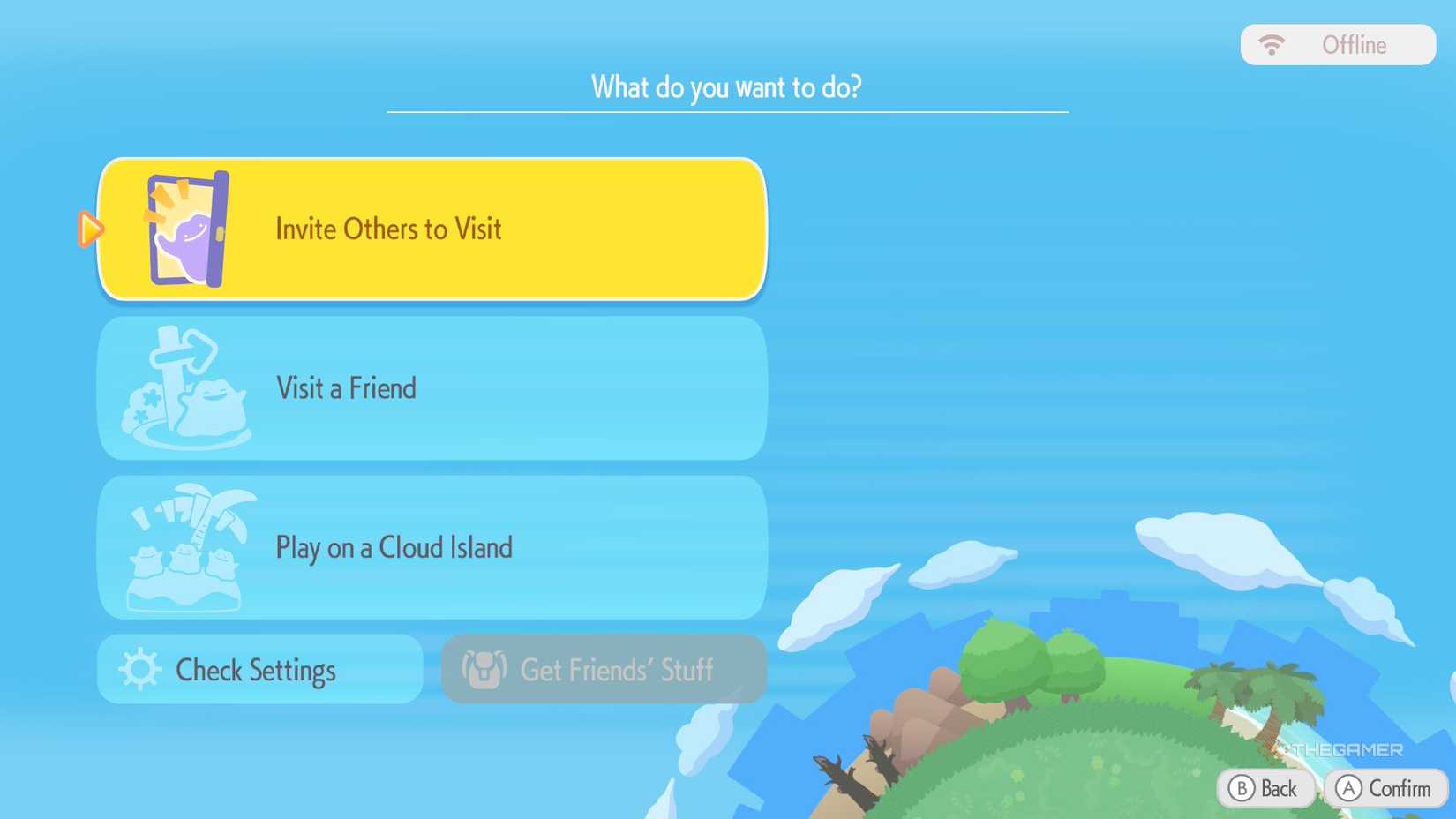Click the Wi-Fi signal icon

click(1271, 43)
